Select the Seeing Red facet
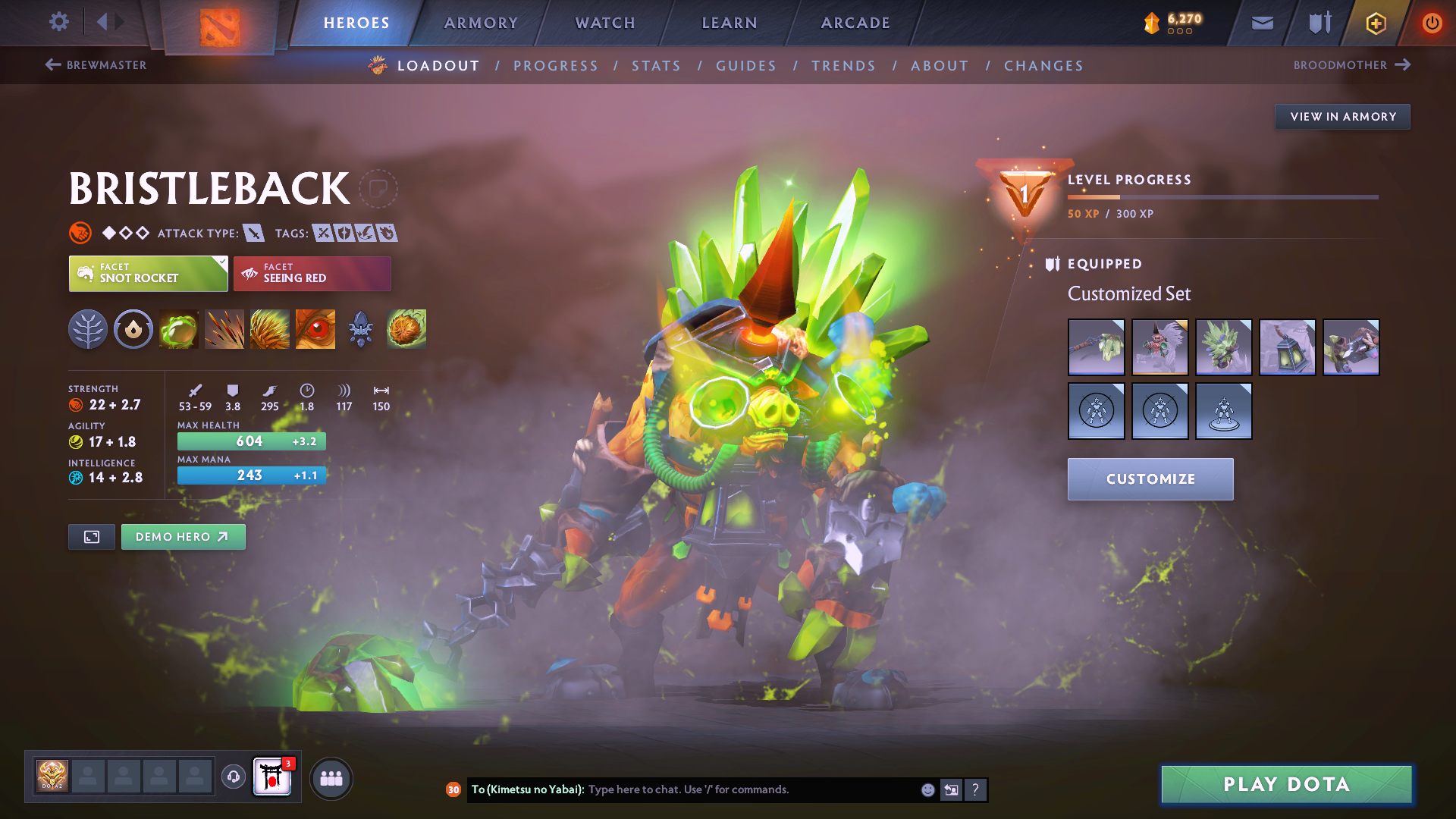Viewport: 1456px width, 819px height. [x=312, y=273]
